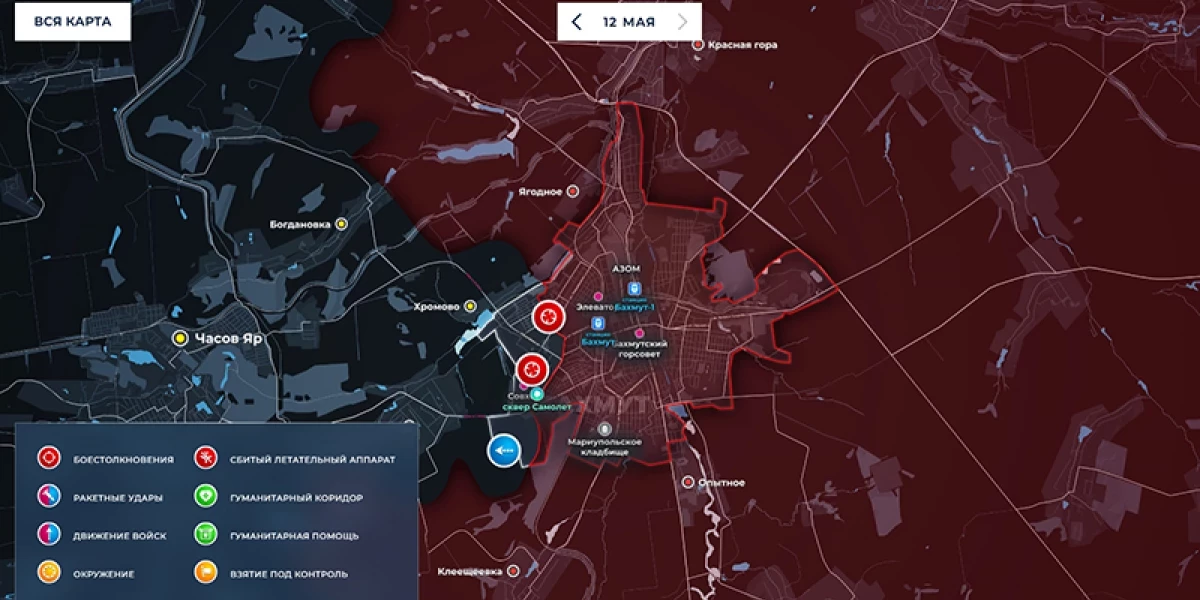Open the full map with ВСЯ КАРТА
1200x600 pixels.
coord(72,21)
